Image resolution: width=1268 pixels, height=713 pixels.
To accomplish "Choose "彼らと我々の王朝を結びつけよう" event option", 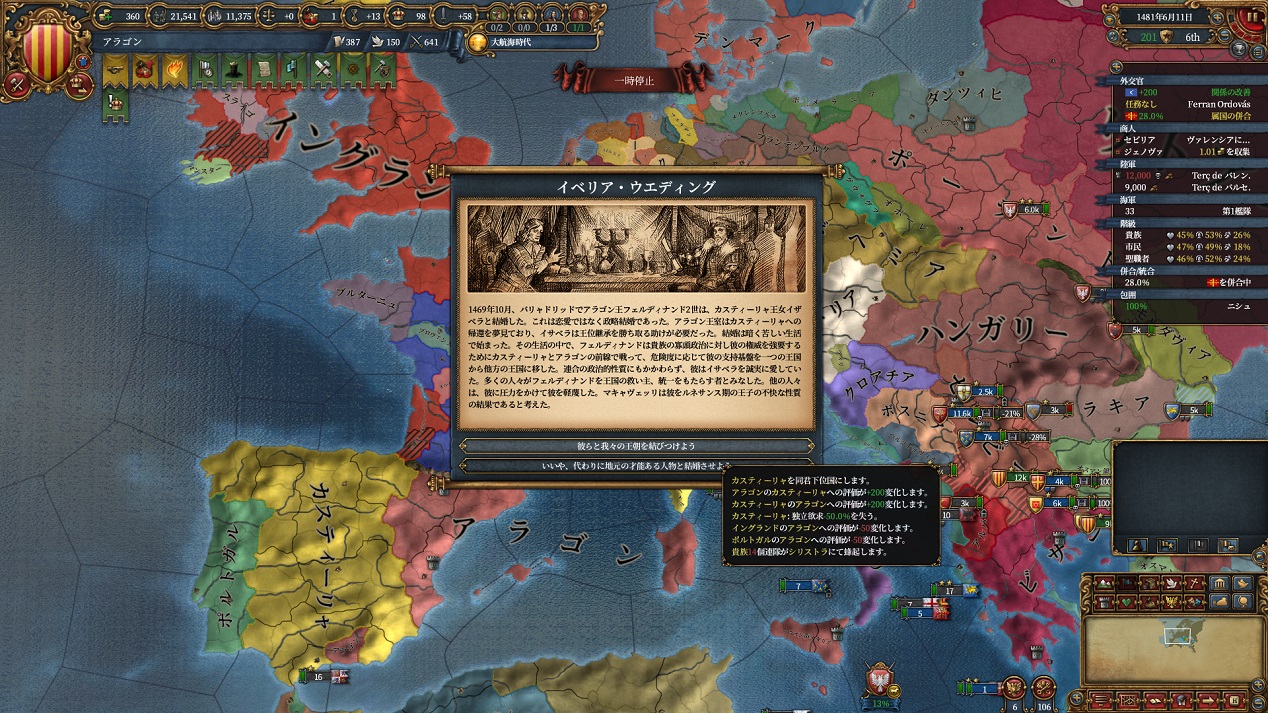I will click(x=636, y=446).
